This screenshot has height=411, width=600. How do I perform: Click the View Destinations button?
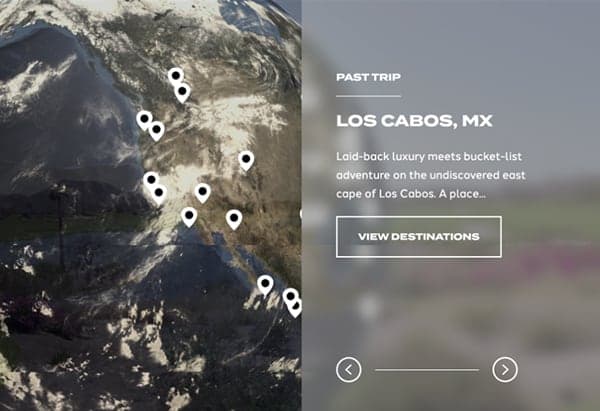click(418, 237)
